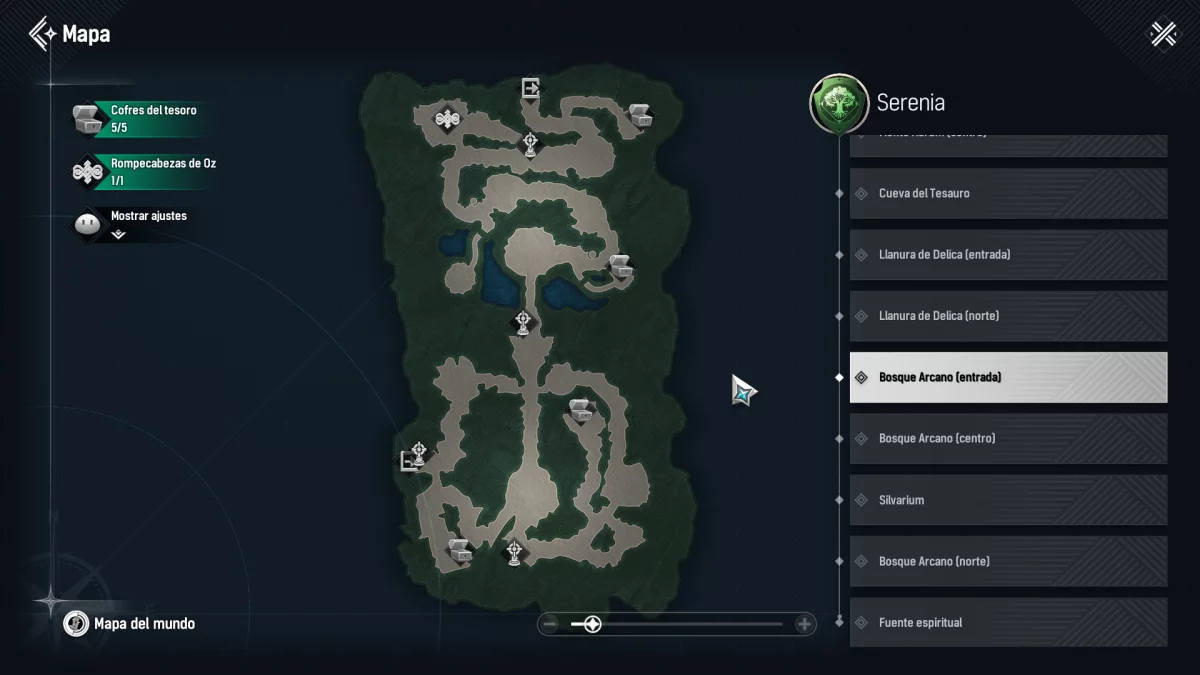1200x675 pixels.
Task: Choose Bosque Arcano (centro)
Action: (1008, 438)
